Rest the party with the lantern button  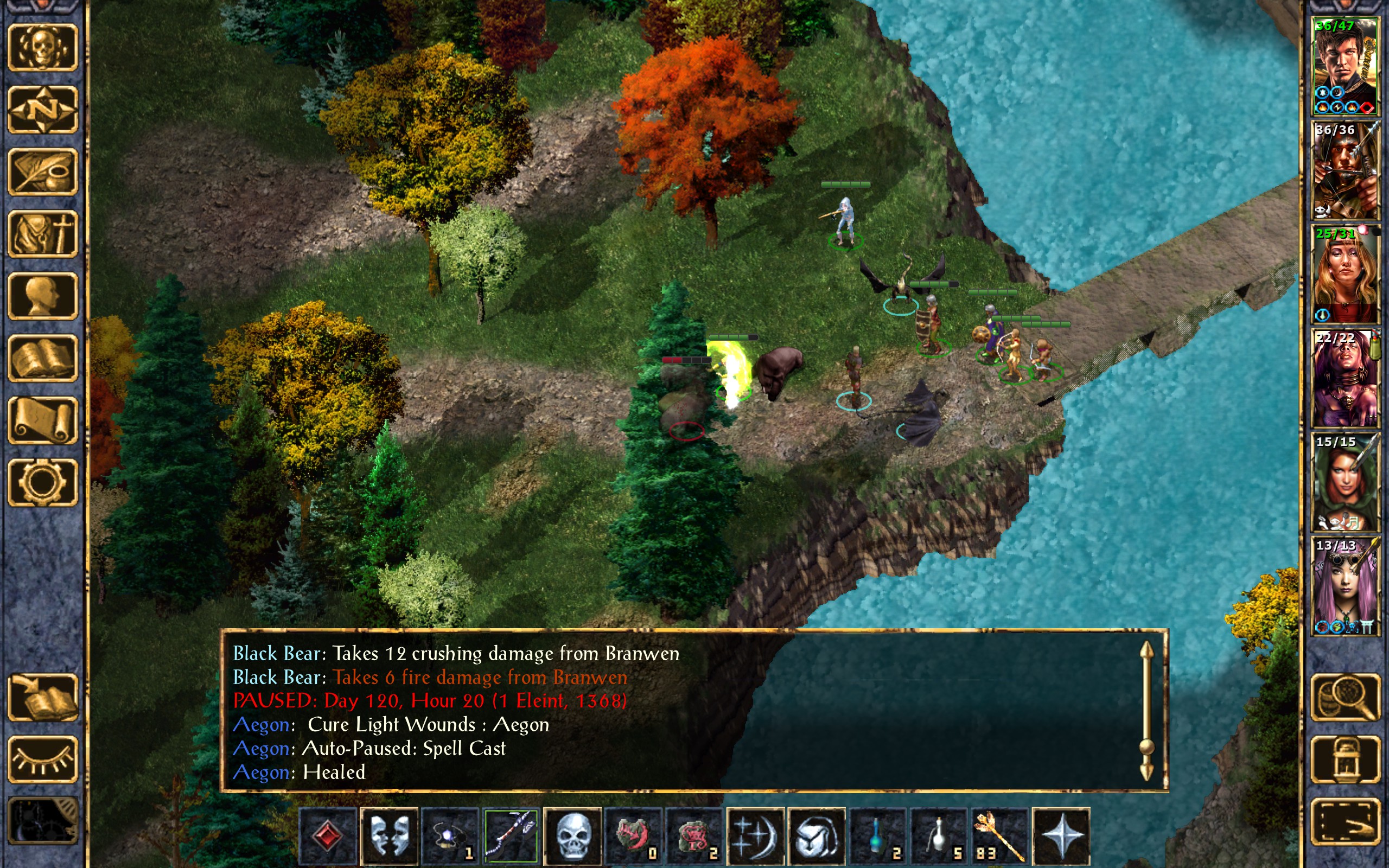[1346, 759]
